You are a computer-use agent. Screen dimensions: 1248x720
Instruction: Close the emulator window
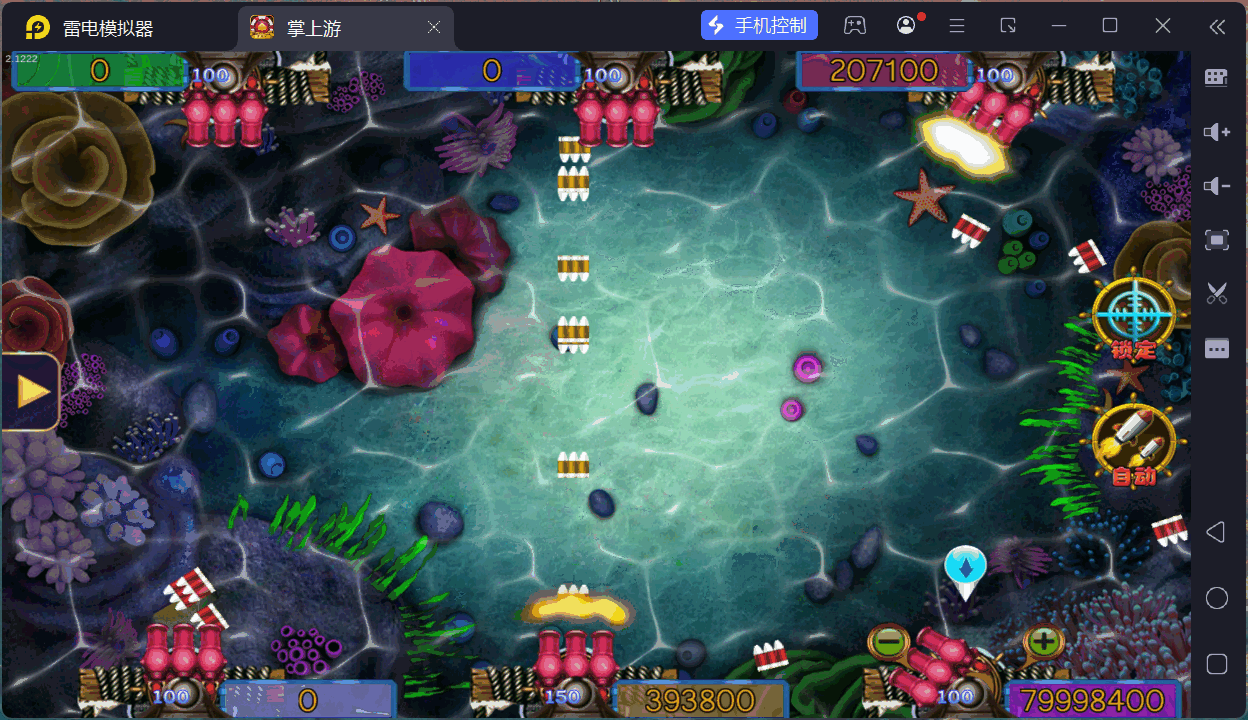(x=1163, y=26)
